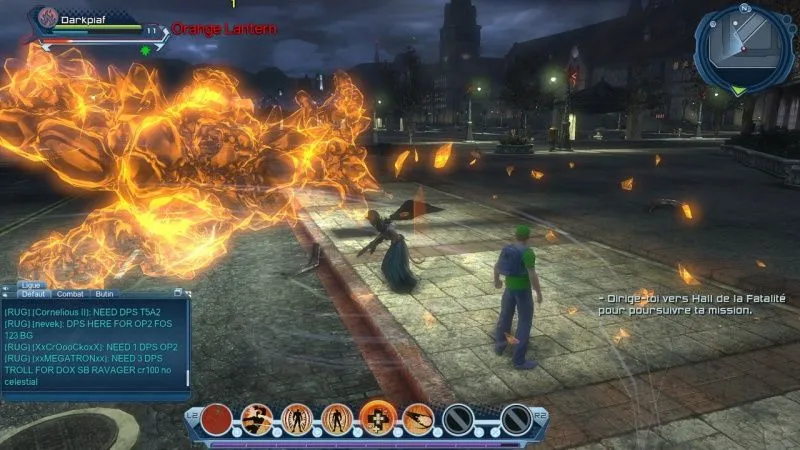The height and width of the screenshot is (450, 800).
Task: Click Darkpiaf's player portrait emblem
Action: 46,18
